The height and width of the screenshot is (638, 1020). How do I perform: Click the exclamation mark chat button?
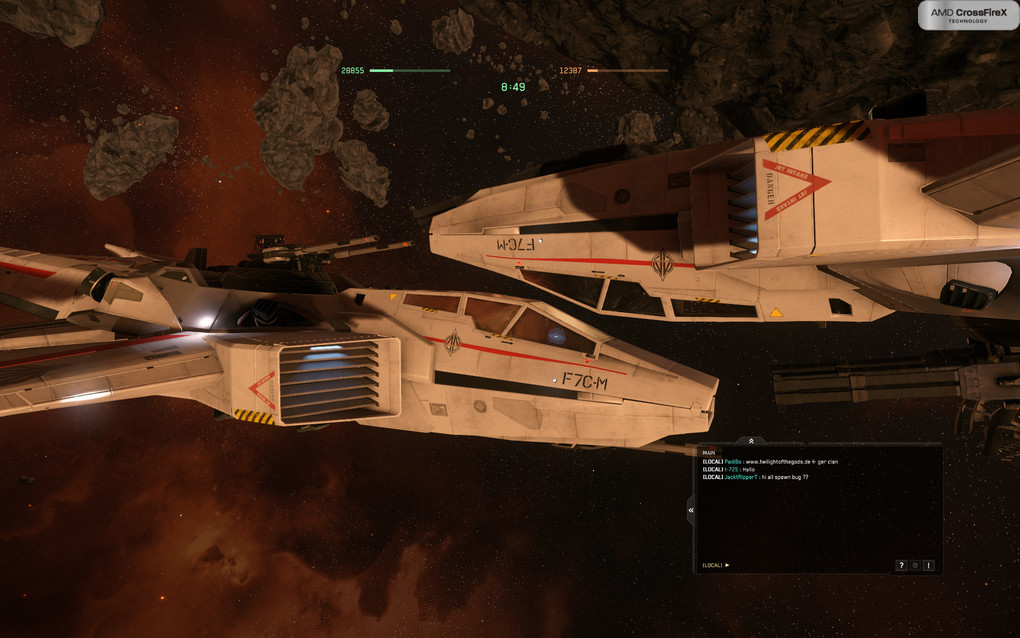pyautogui.click(x=929, y=565)
